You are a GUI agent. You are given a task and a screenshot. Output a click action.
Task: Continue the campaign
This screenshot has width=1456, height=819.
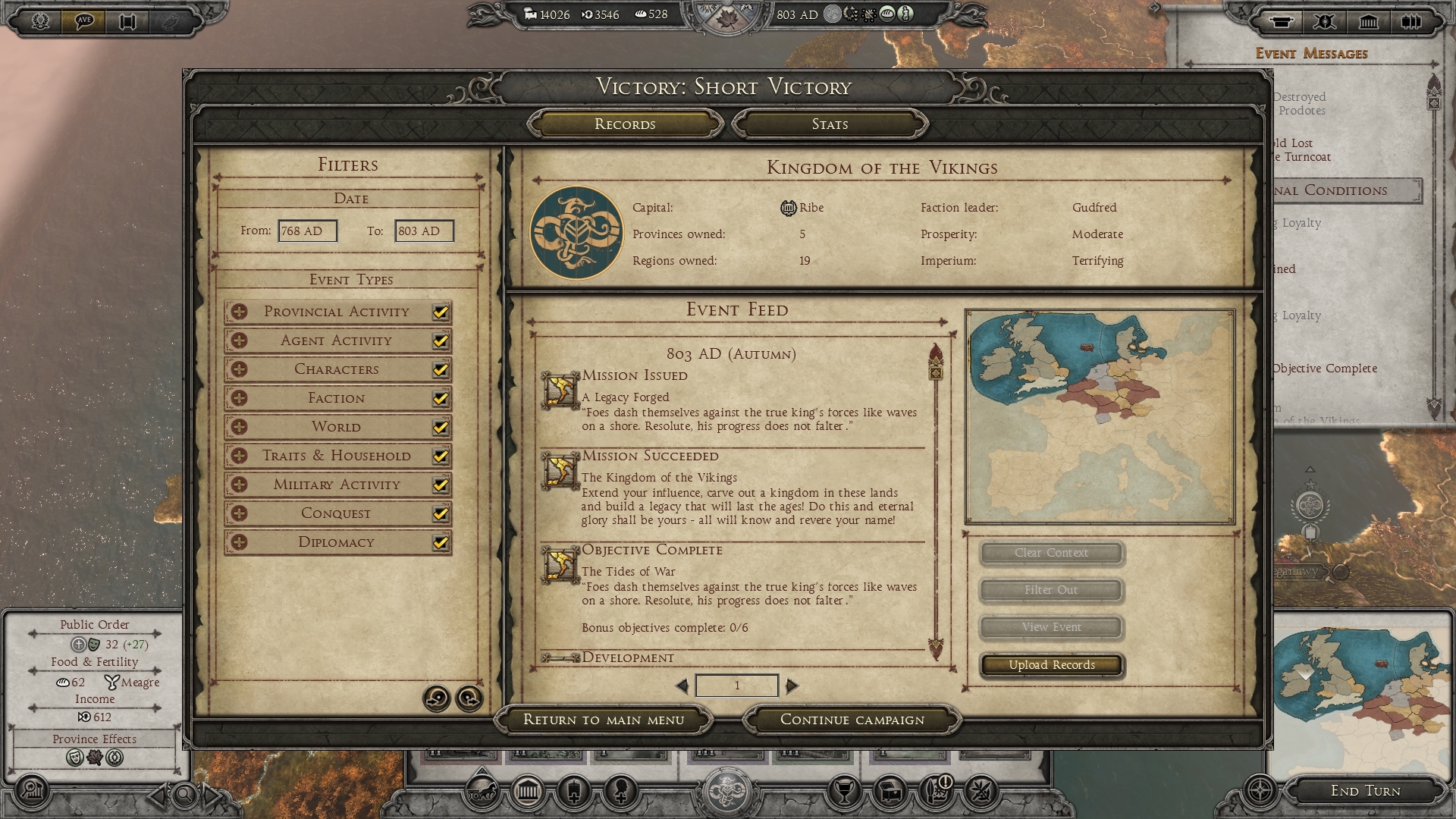[852, 720]
